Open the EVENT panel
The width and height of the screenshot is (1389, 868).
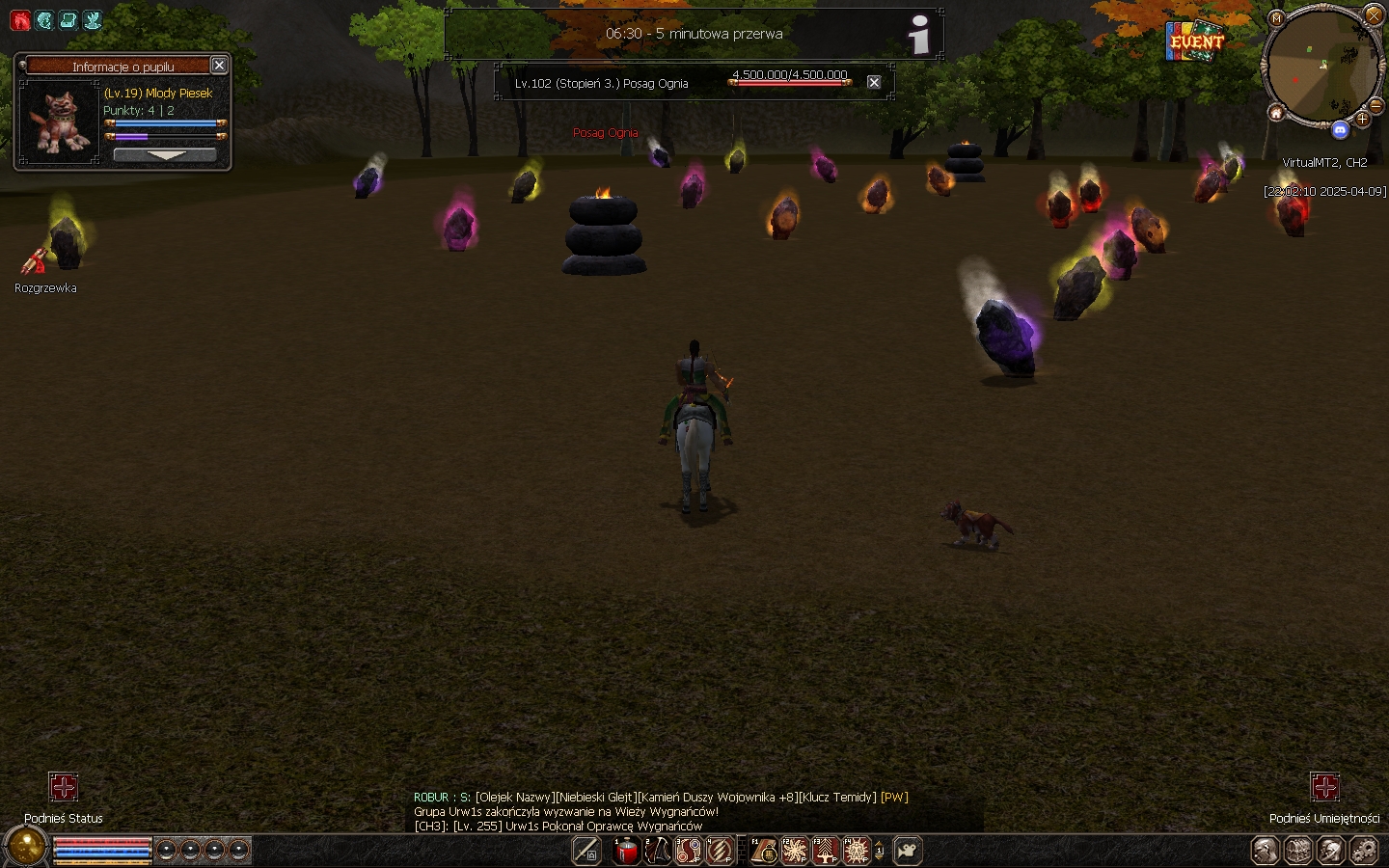(1196, 41)
